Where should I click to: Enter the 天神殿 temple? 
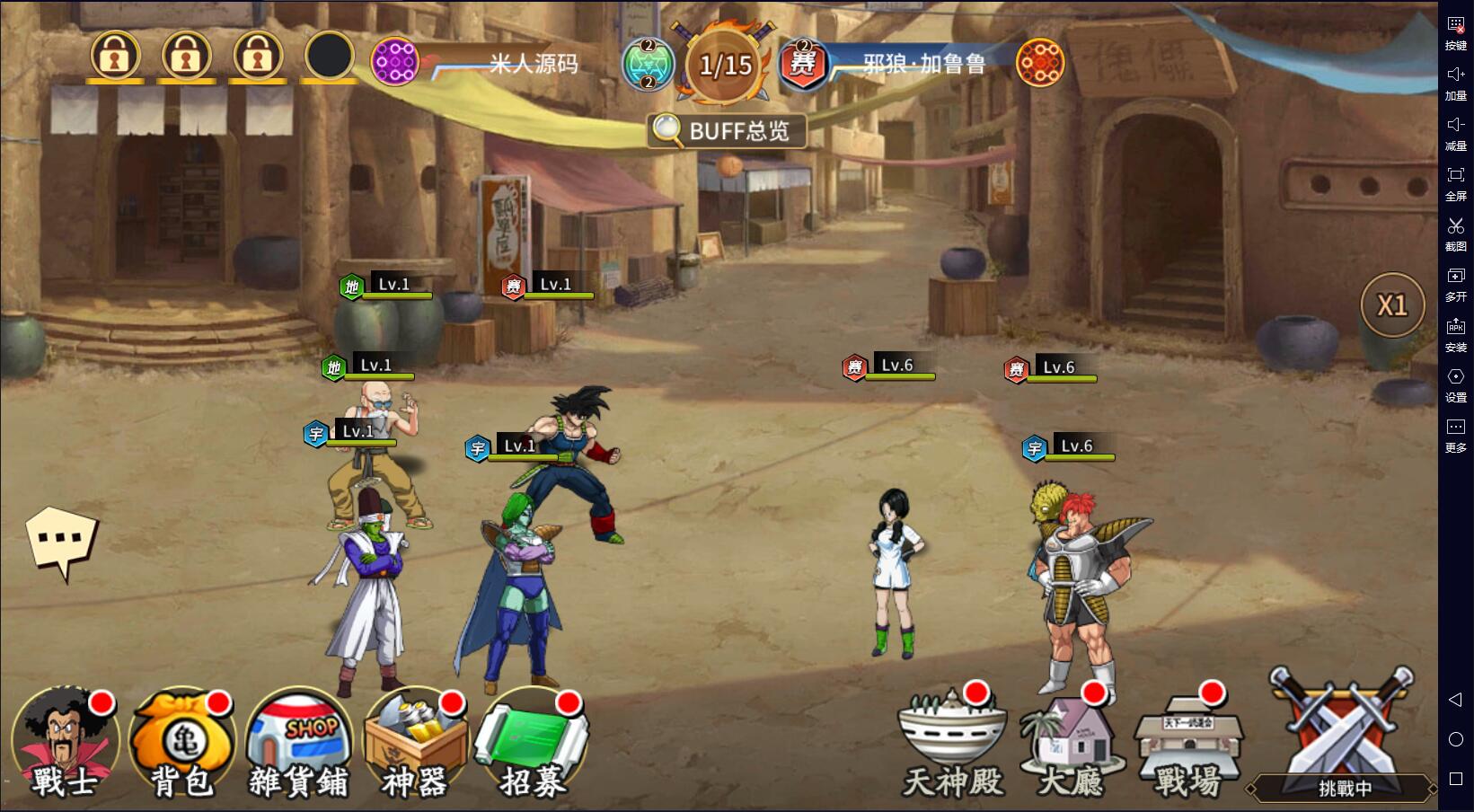coord(952,745)
